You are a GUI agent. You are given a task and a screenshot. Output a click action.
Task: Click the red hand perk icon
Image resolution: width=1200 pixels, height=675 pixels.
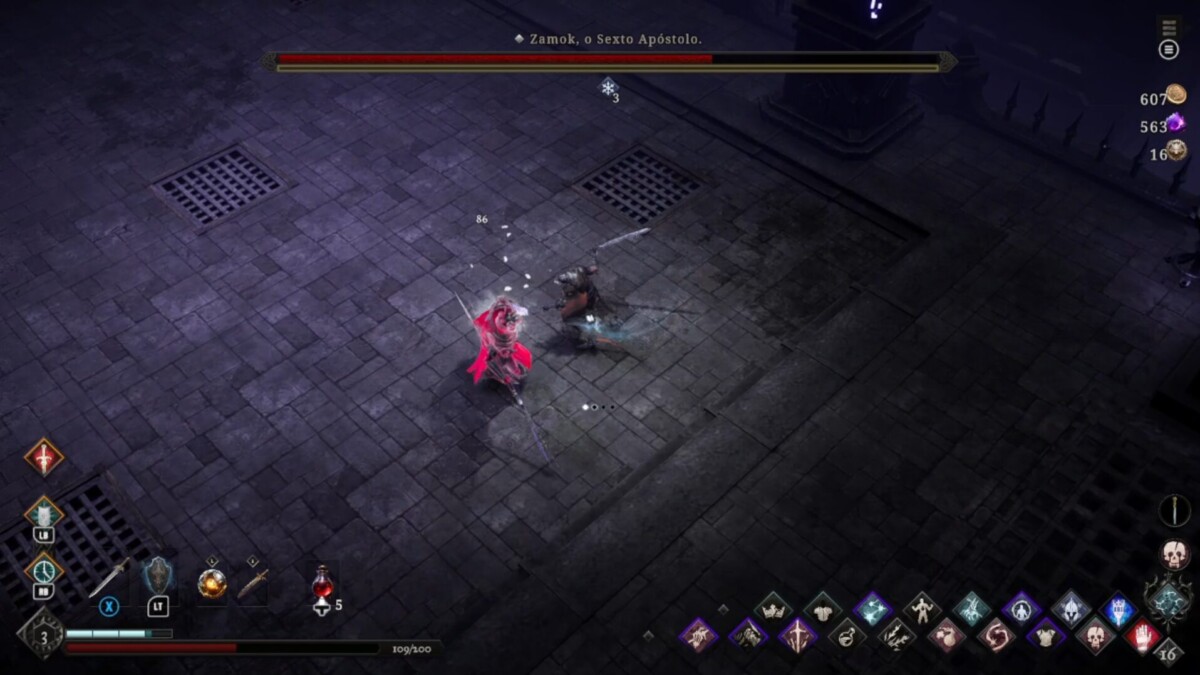coord(1143,636)
